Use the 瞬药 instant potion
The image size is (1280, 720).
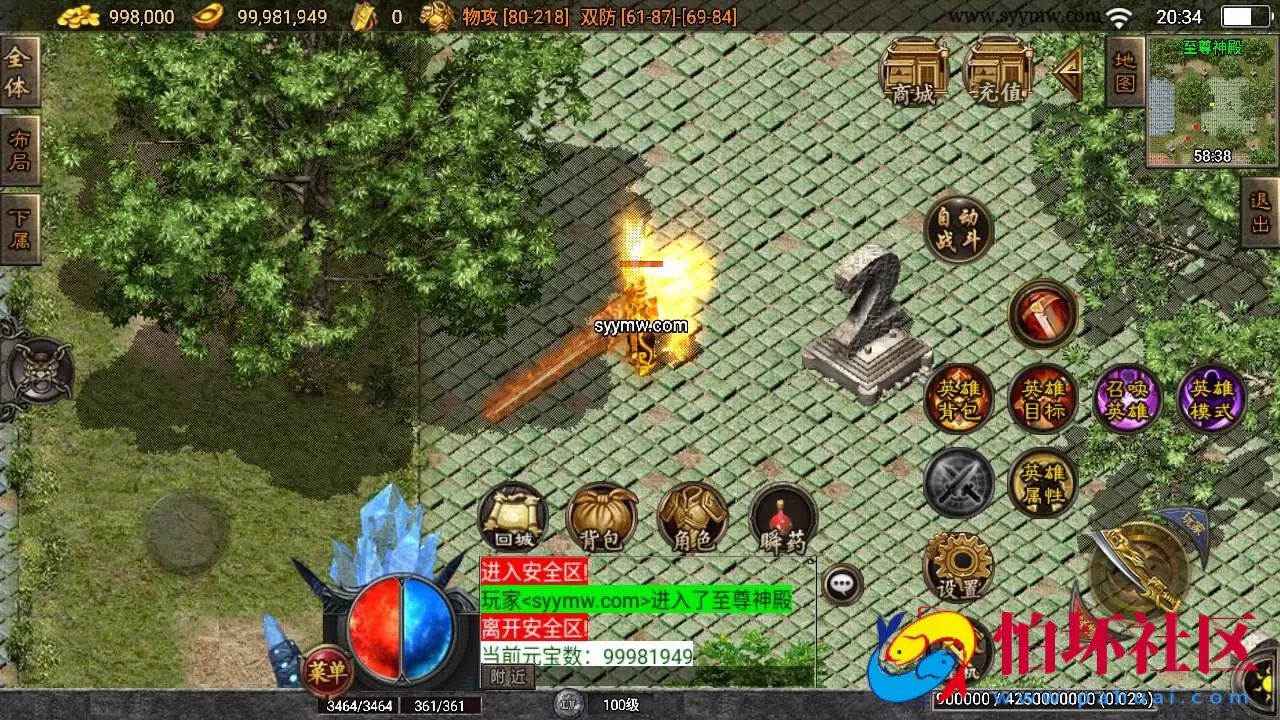pyautogui.click(x=783, y=517)
